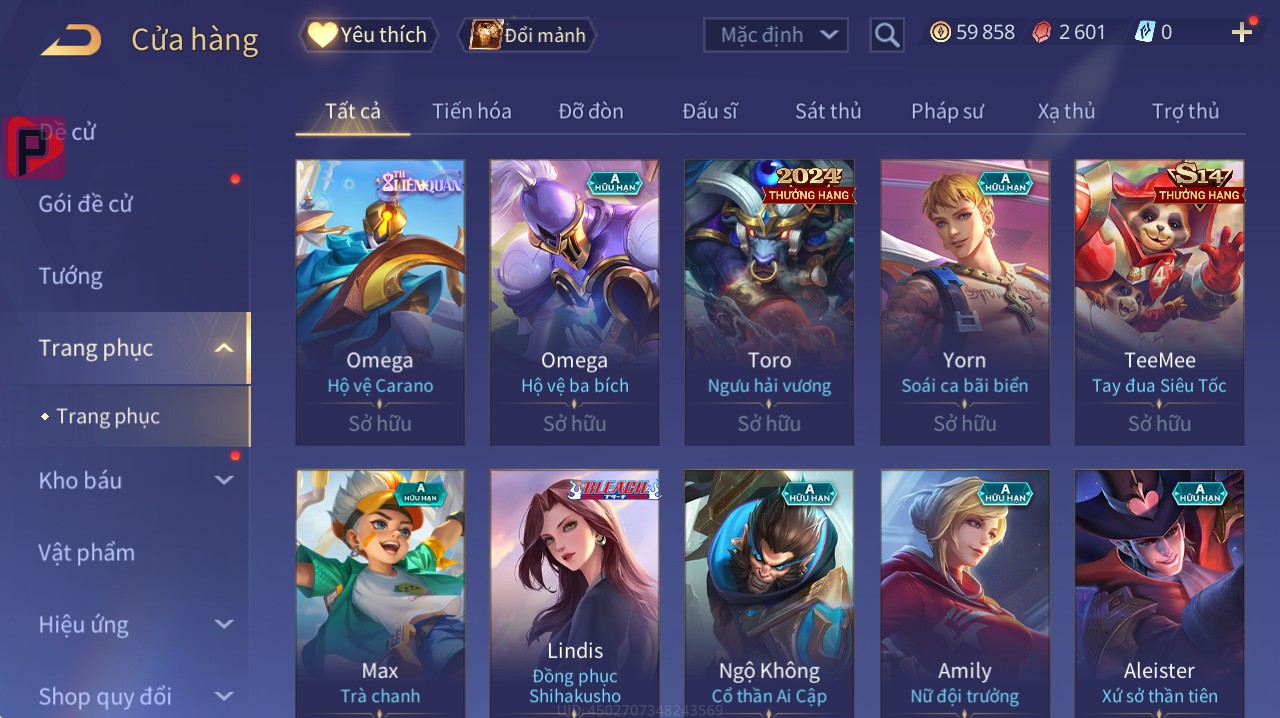Open the Tướng shop section
1280x718 pixels.
70,276
